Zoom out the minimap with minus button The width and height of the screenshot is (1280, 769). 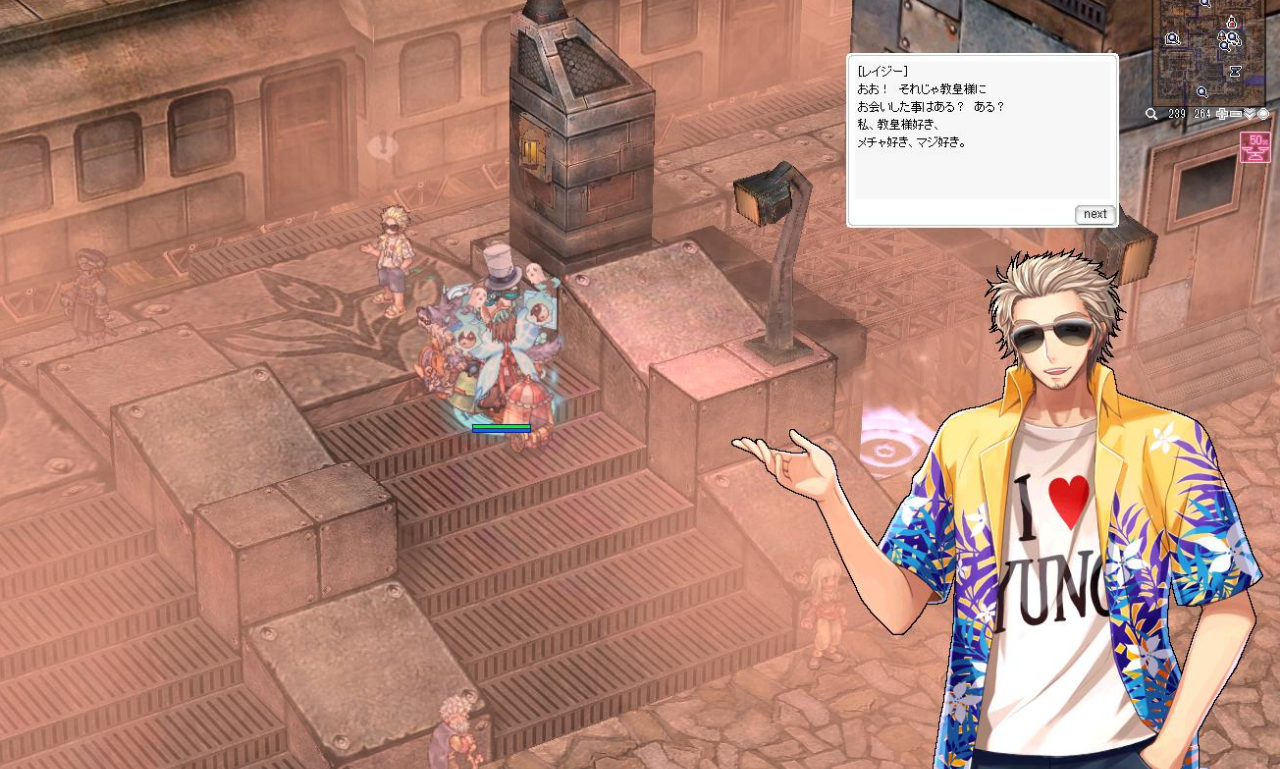tap(1235, 114)
